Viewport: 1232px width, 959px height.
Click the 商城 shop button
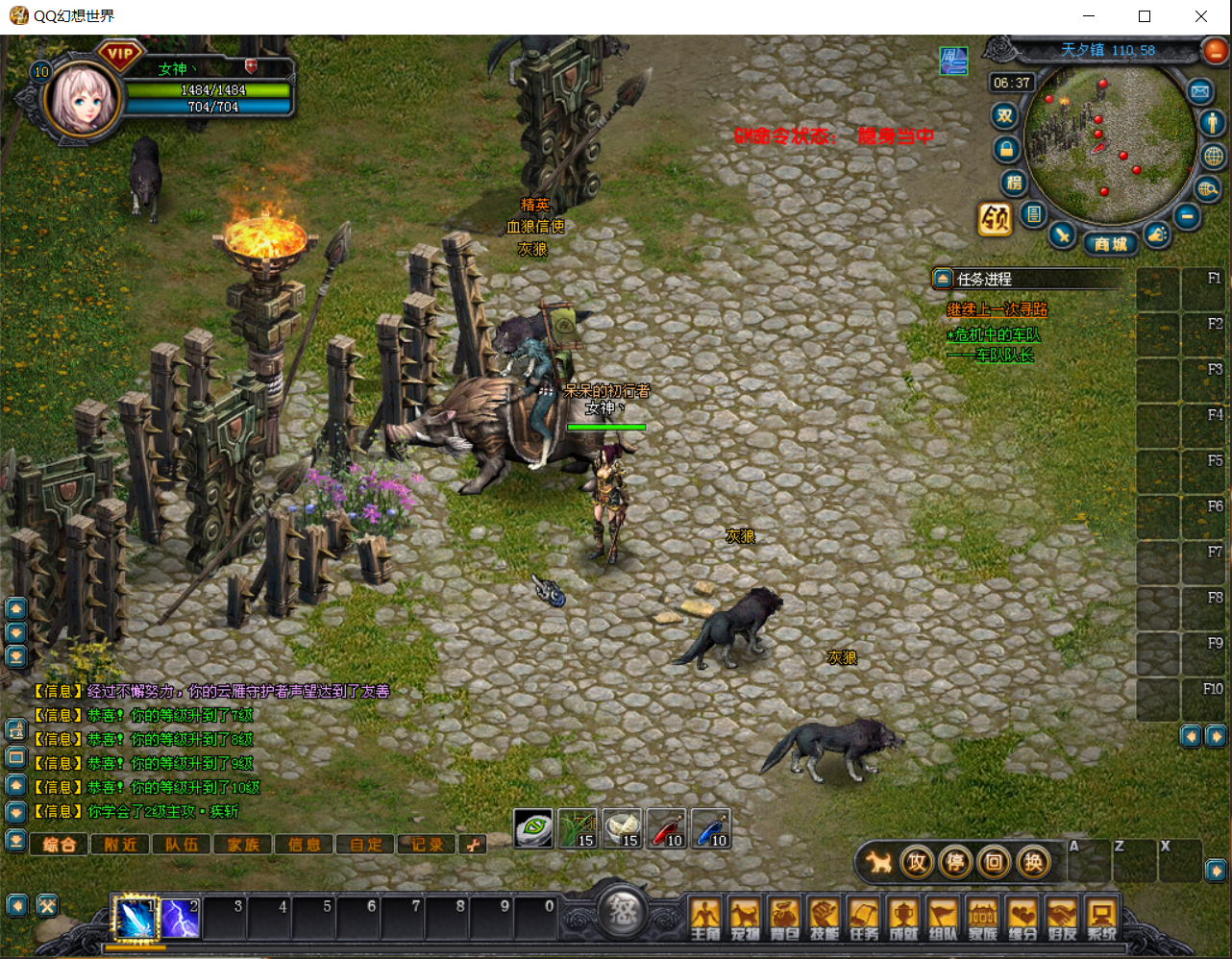point(1110,244)
